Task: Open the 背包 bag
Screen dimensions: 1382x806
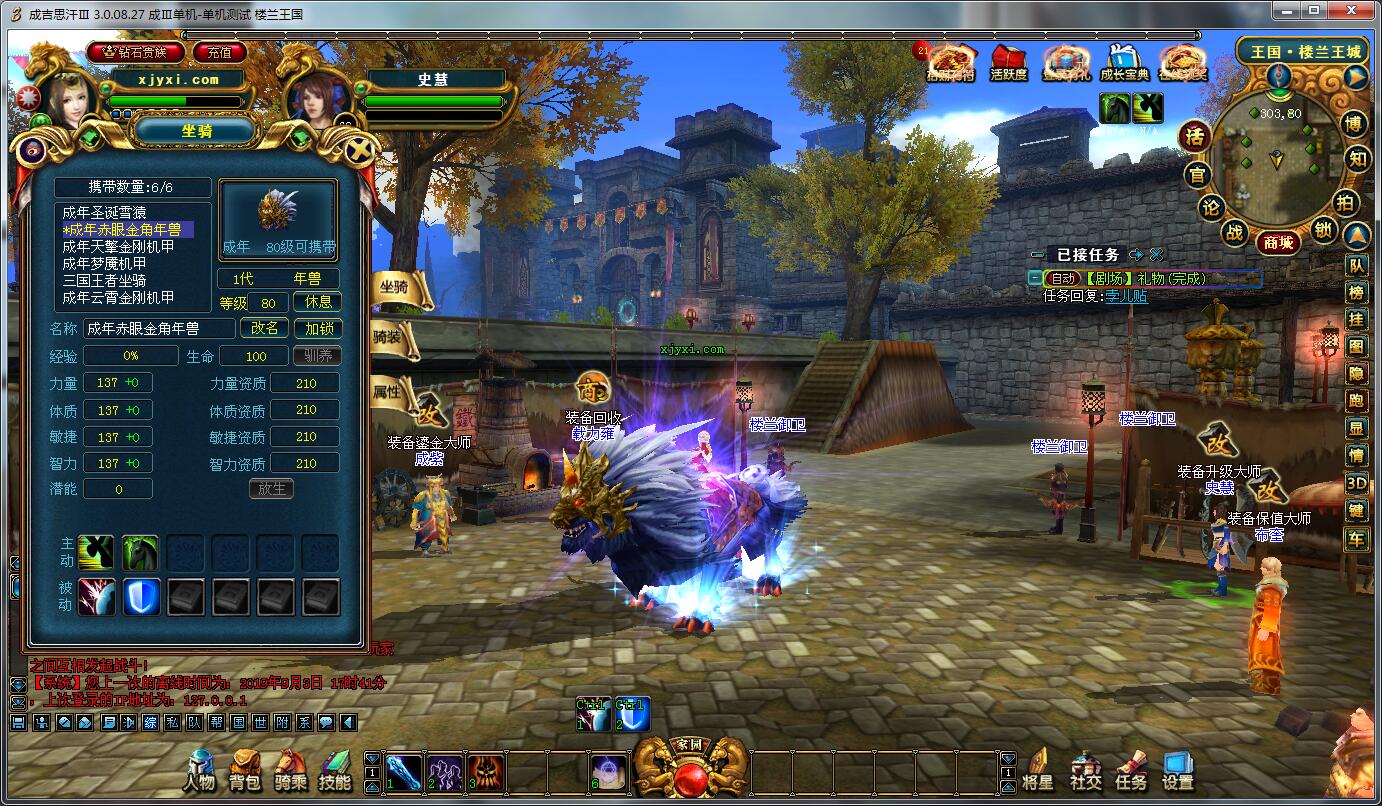Action: (245, 771)
